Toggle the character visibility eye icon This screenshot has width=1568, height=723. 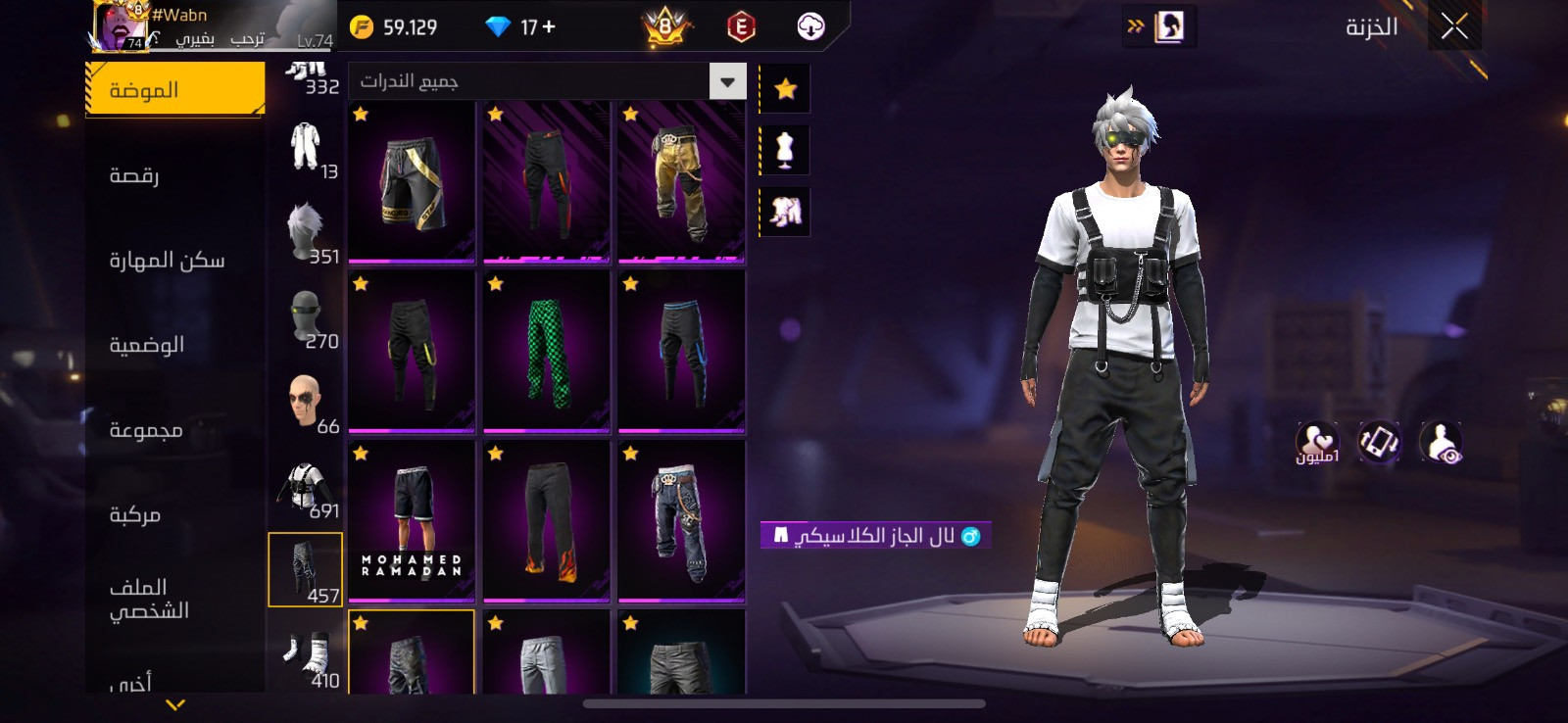[x=1441, y=443]
